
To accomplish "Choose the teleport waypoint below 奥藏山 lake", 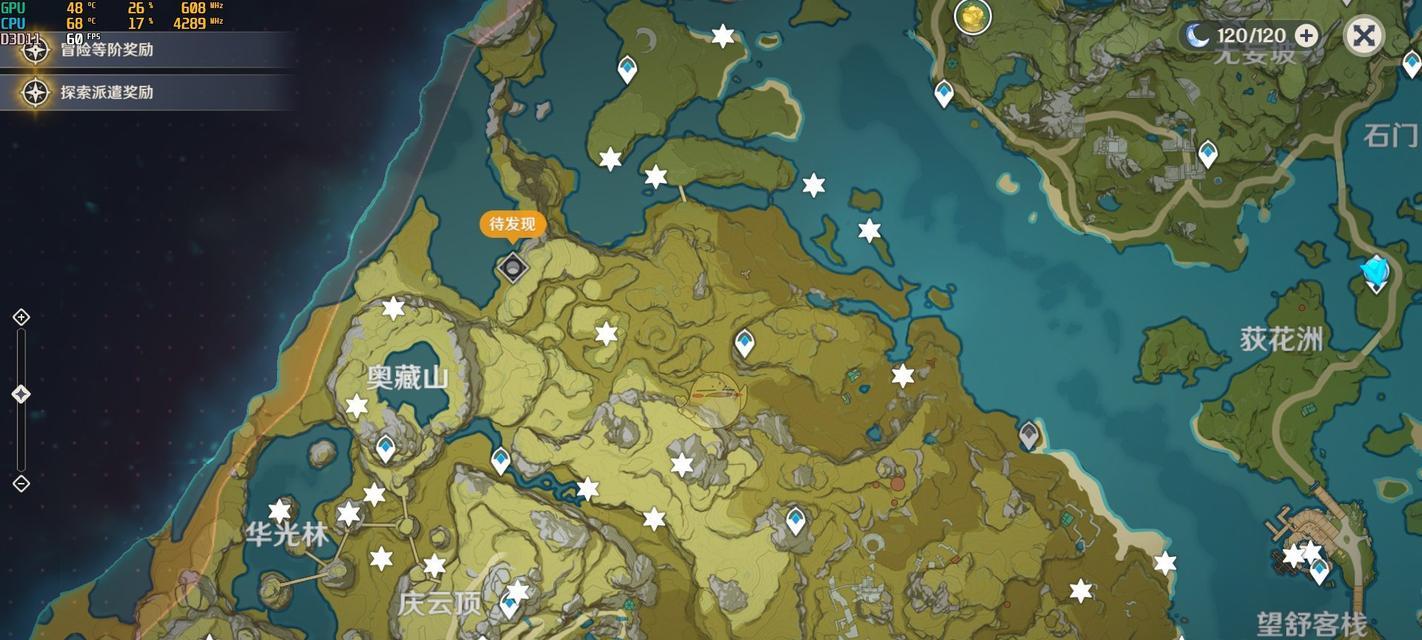I will click(x=386, y=449).
